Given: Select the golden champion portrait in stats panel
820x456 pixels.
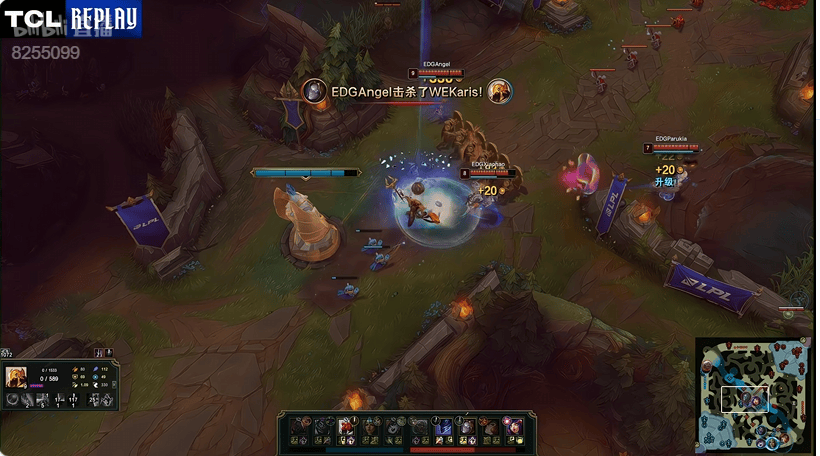Looking at the screenshot, I should coord(16,376).
